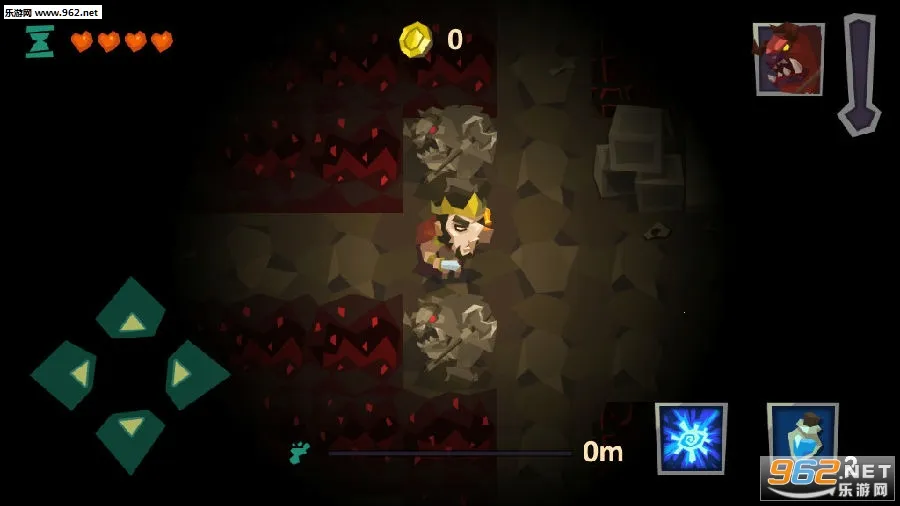Viewport: 900px width, 506px height.
Task: Activate the blue lightning swirl ability
Action: click(691, 439)
